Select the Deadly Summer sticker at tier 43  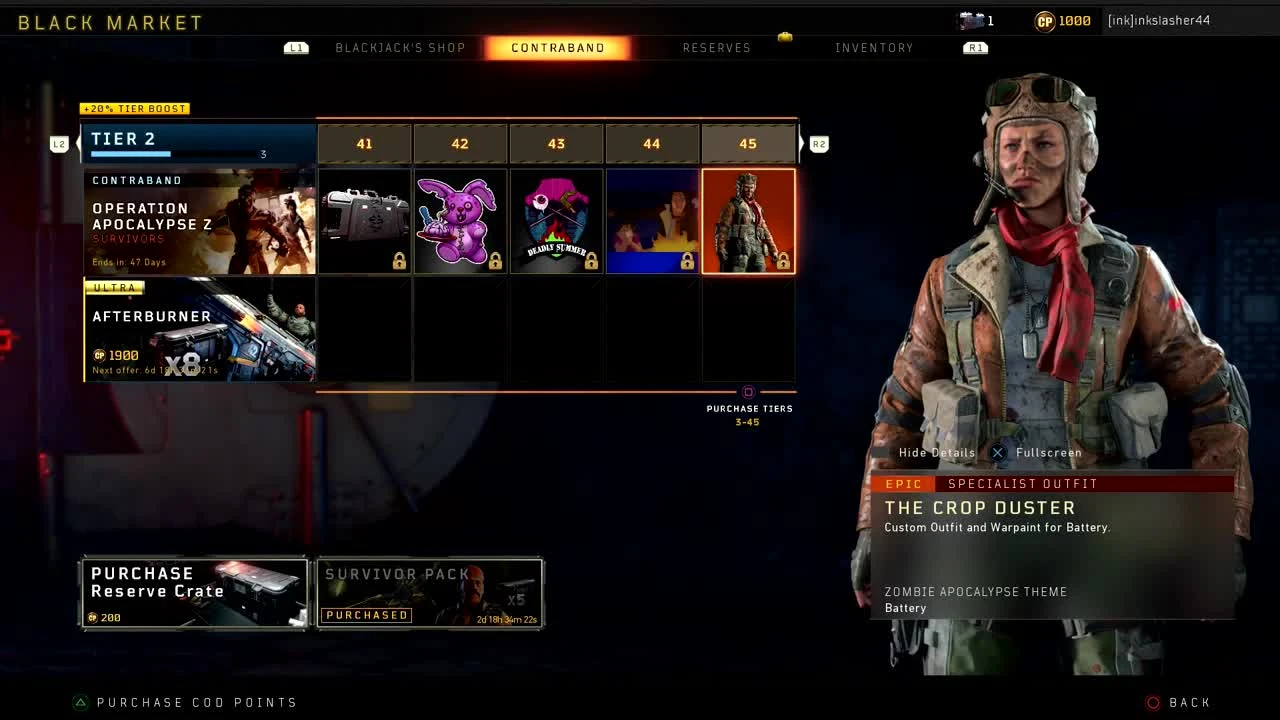tap(556, 220)
